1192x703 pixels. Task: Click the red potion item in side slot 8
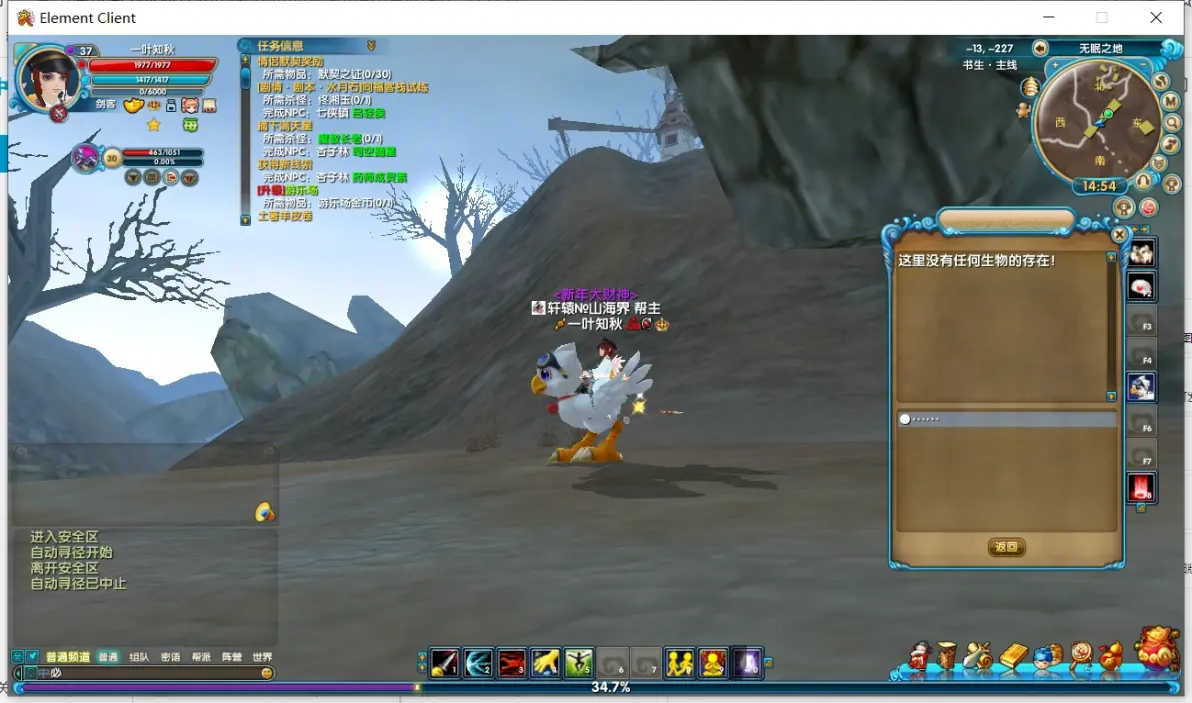(1141, 487)
